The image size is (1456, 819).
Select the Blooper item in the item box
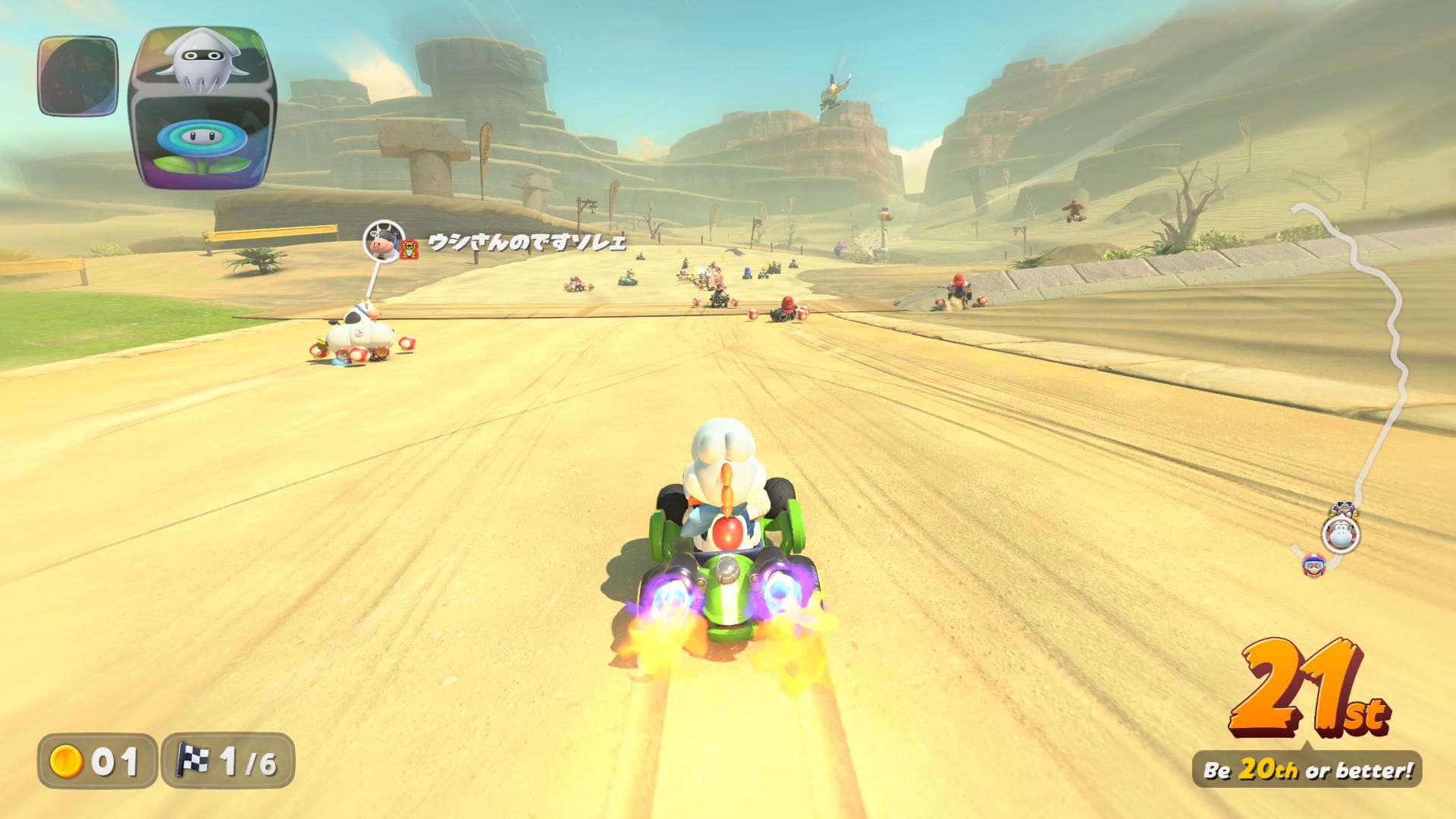[x=202, y=62]
